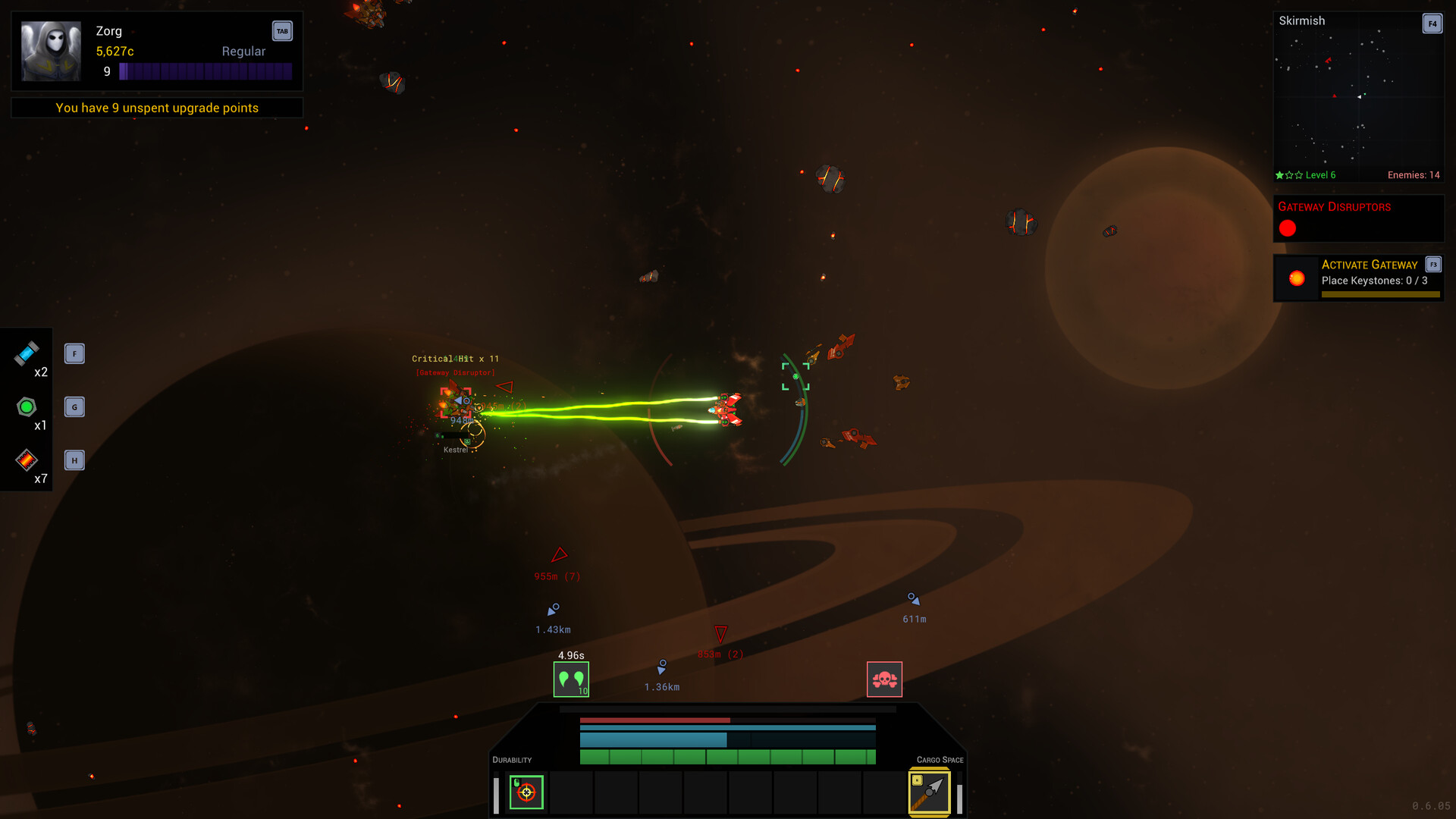Toggle the H consumable keybind button
This screenshot has width=1456, height=819.
pos(74,459)
